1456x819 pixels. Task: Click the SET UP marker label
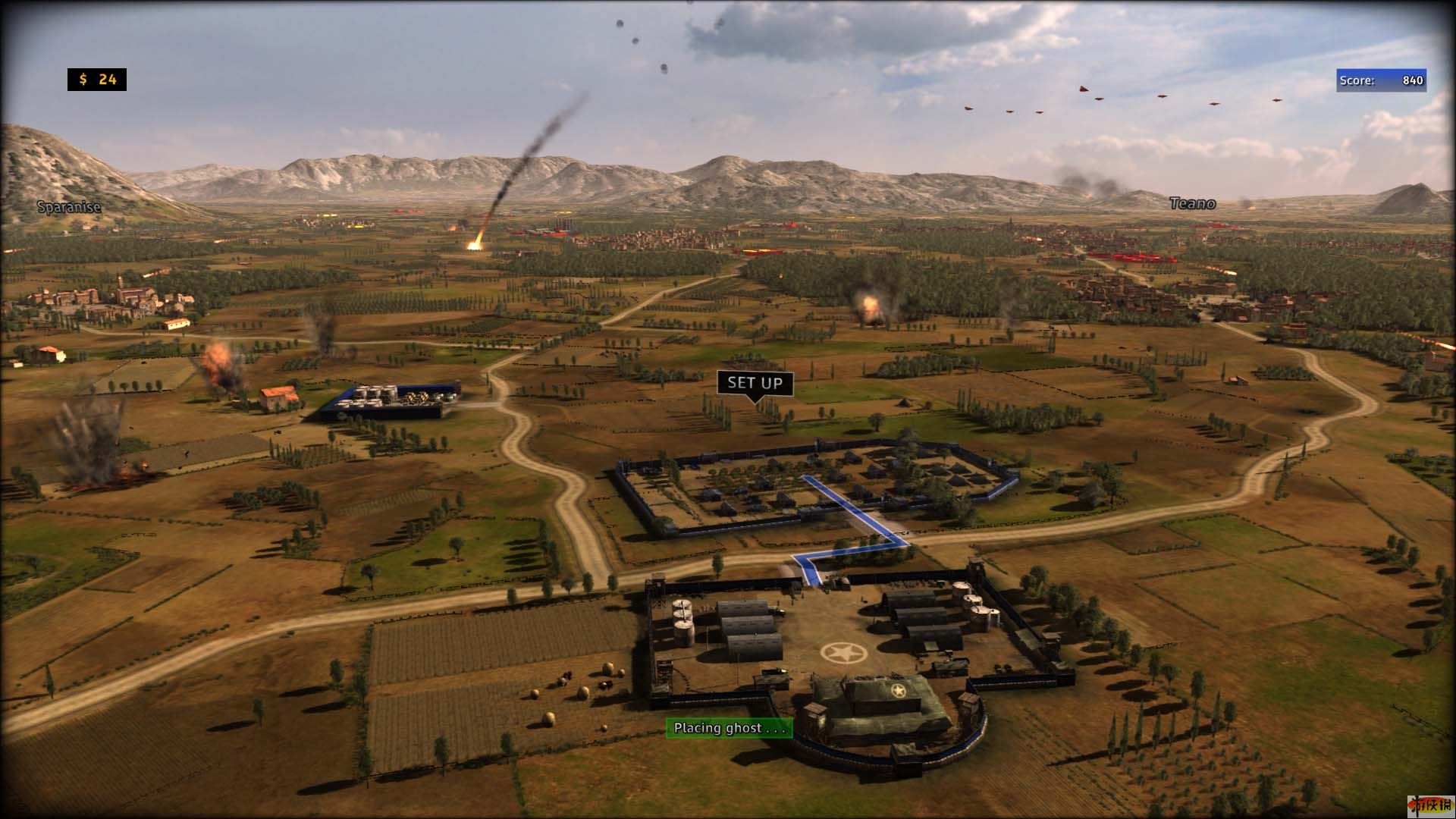click(755, 383)
